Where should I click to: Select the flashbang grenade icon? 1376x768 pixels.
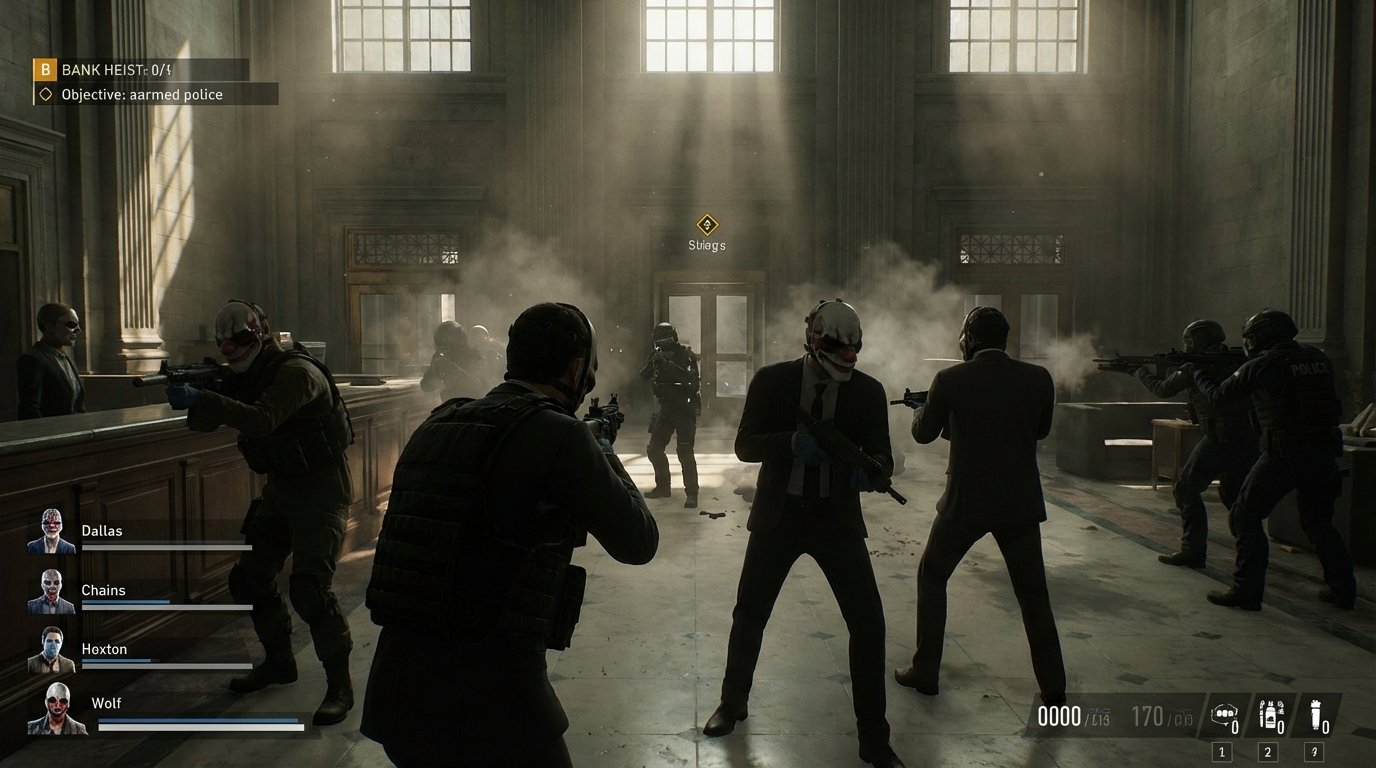click(x=1318, y=712)
